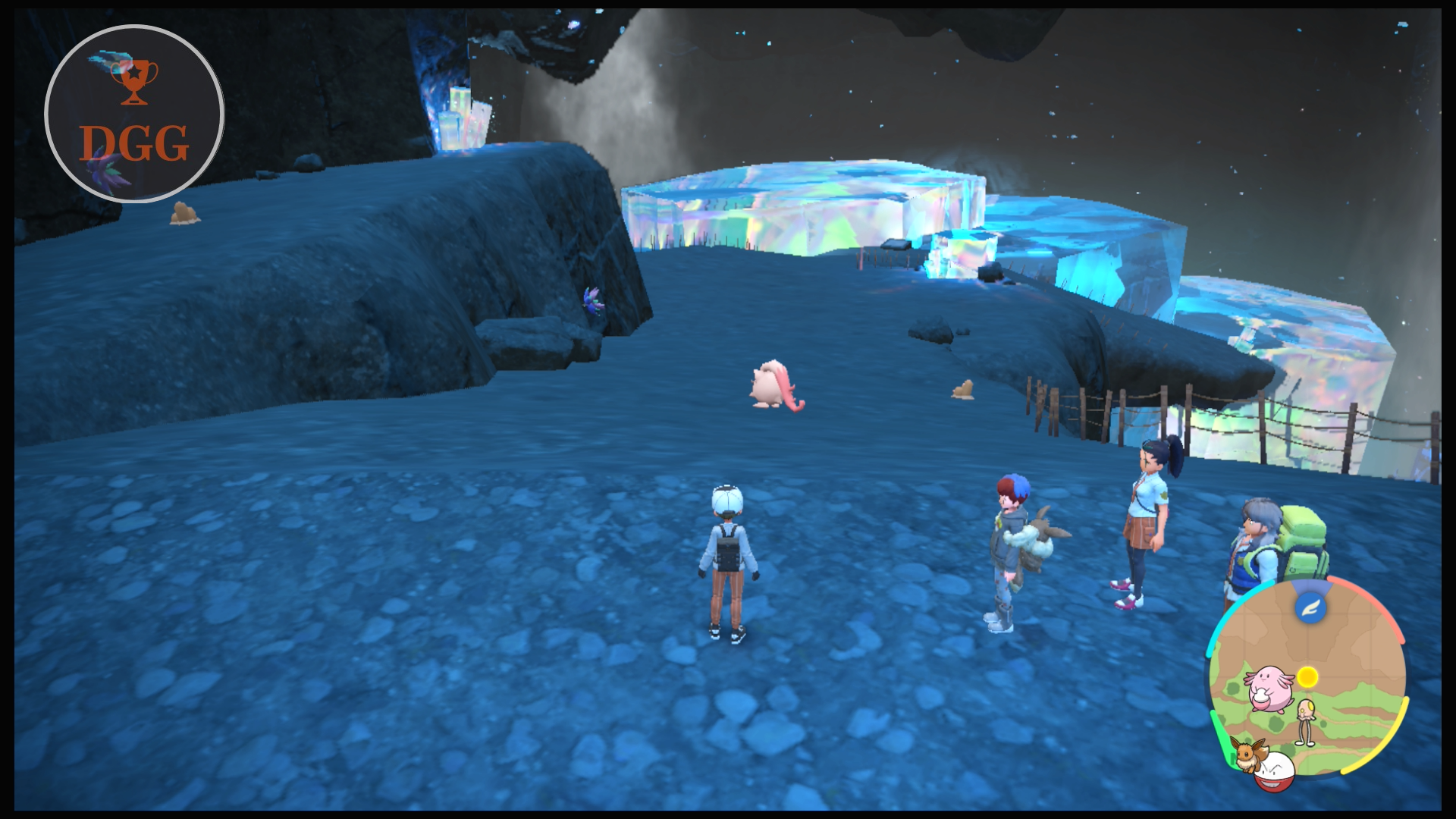The image size is (1456, 819).
Task: Click the DGG trophy channel logo
Action: (x=134, y=114)
